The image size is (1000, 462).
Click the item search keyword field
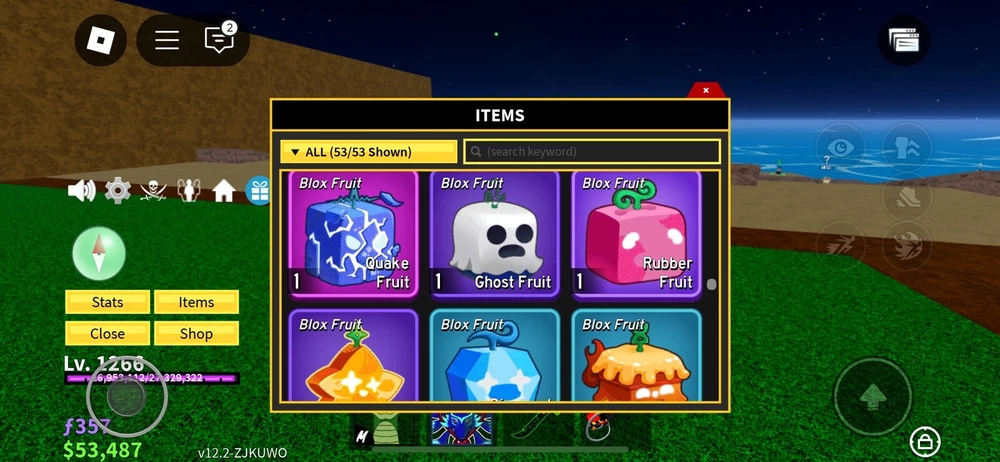592,152
